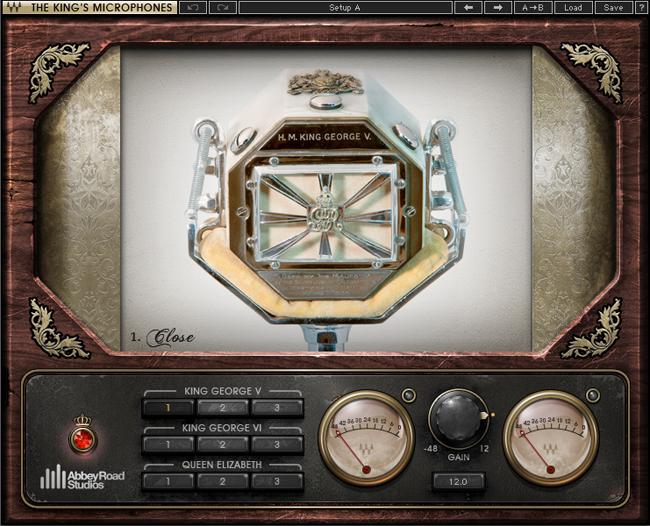Copy setup with the A→B button

tap(533, 8)
